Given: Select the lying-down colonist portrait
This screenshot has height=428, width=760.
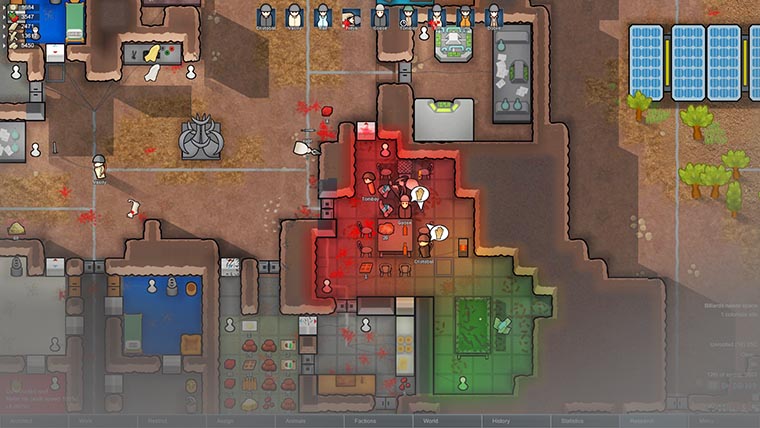Looking at the screenshot, I should (x=351, y=17).
